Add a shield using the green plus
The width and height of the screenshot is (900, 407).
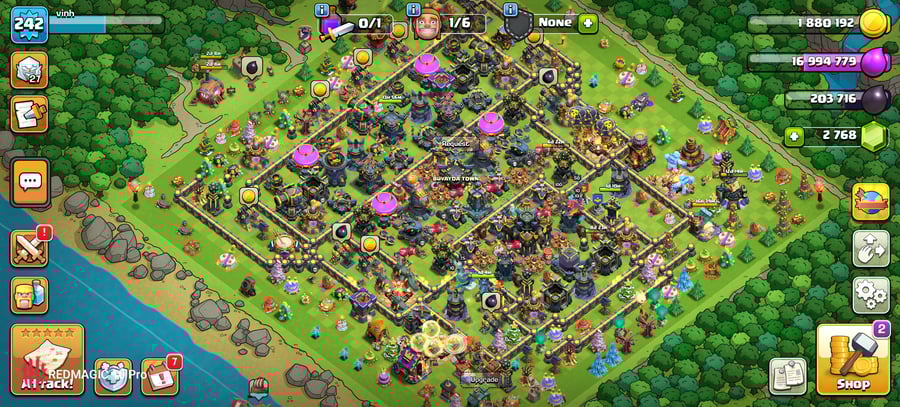click(x=587, y=23)
